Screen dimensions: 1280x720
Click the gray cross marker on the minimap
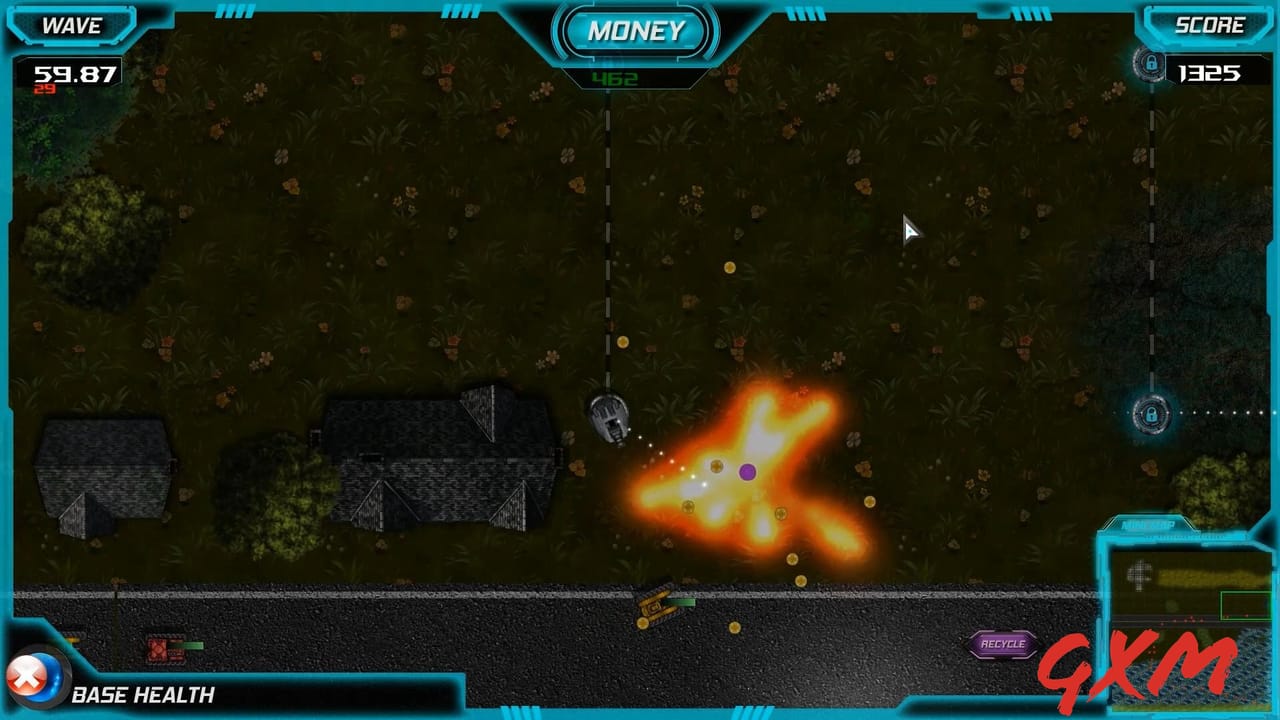click(x=1140, y=572)
